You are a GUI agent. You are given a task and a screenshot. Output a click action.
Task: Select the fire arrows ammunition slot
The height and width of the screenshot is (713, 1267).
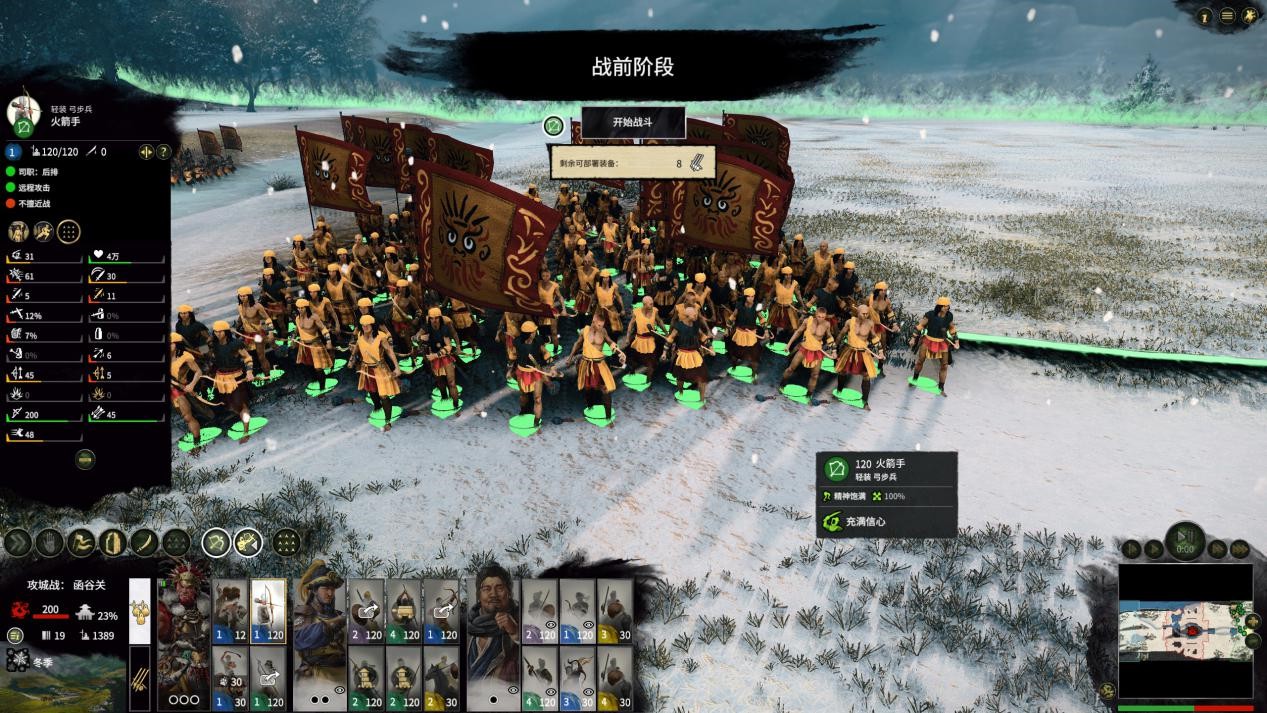click(140, 677)
